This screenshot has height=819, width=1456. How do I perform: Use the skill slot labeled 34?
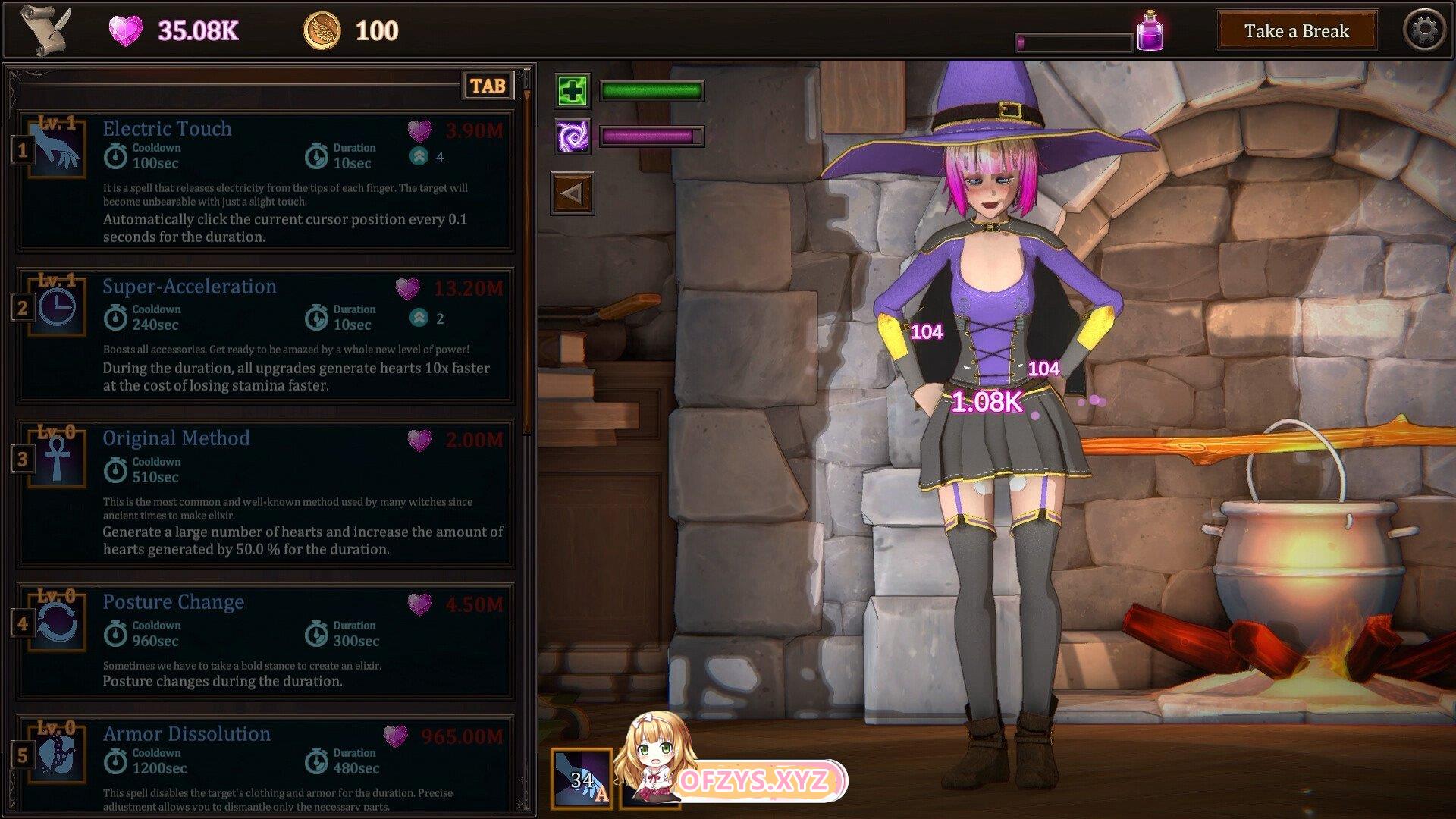click(x=582, y=779)
